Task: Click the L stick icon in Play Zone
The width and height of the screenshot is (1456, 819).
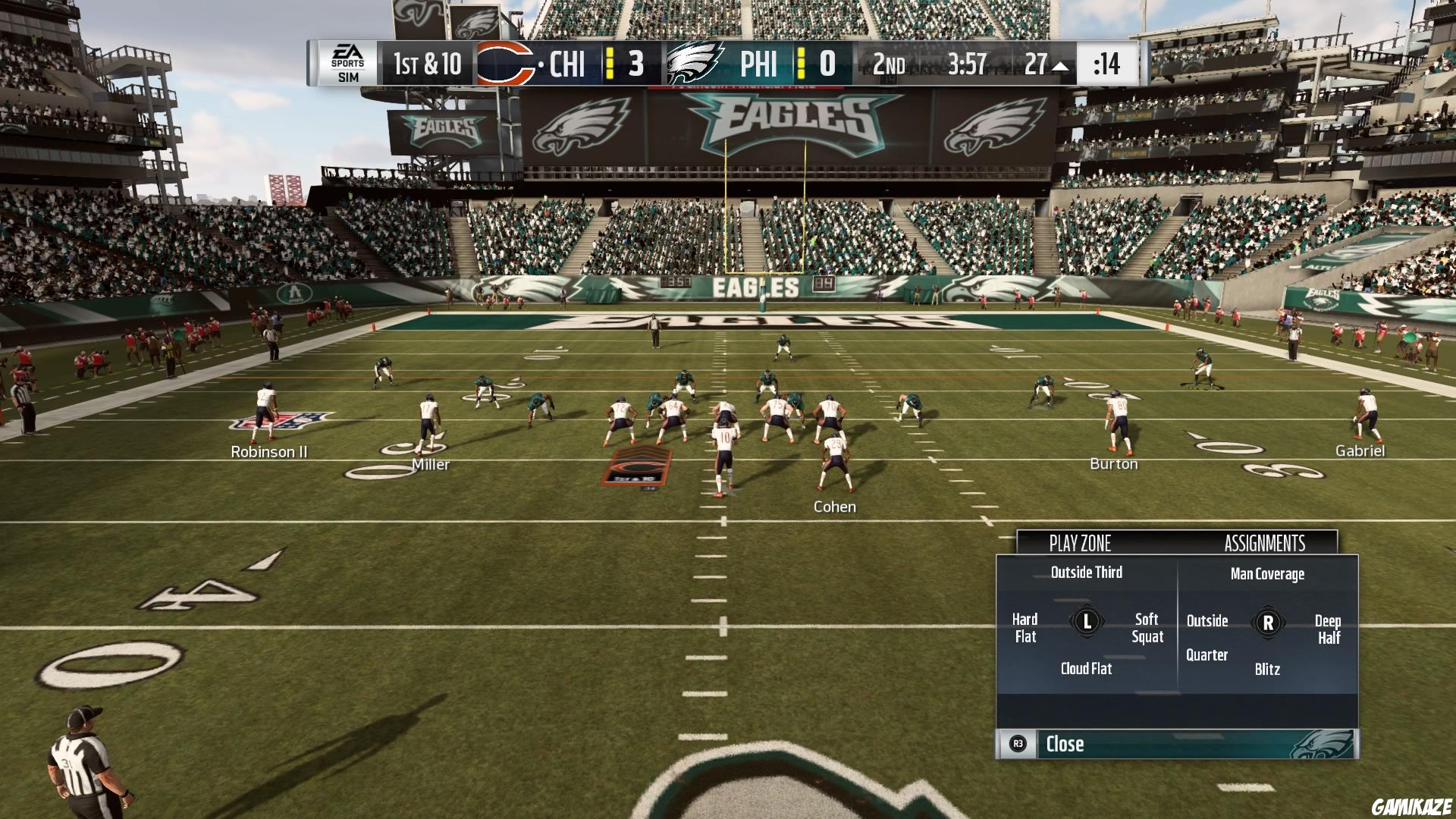Action: 1086,622
